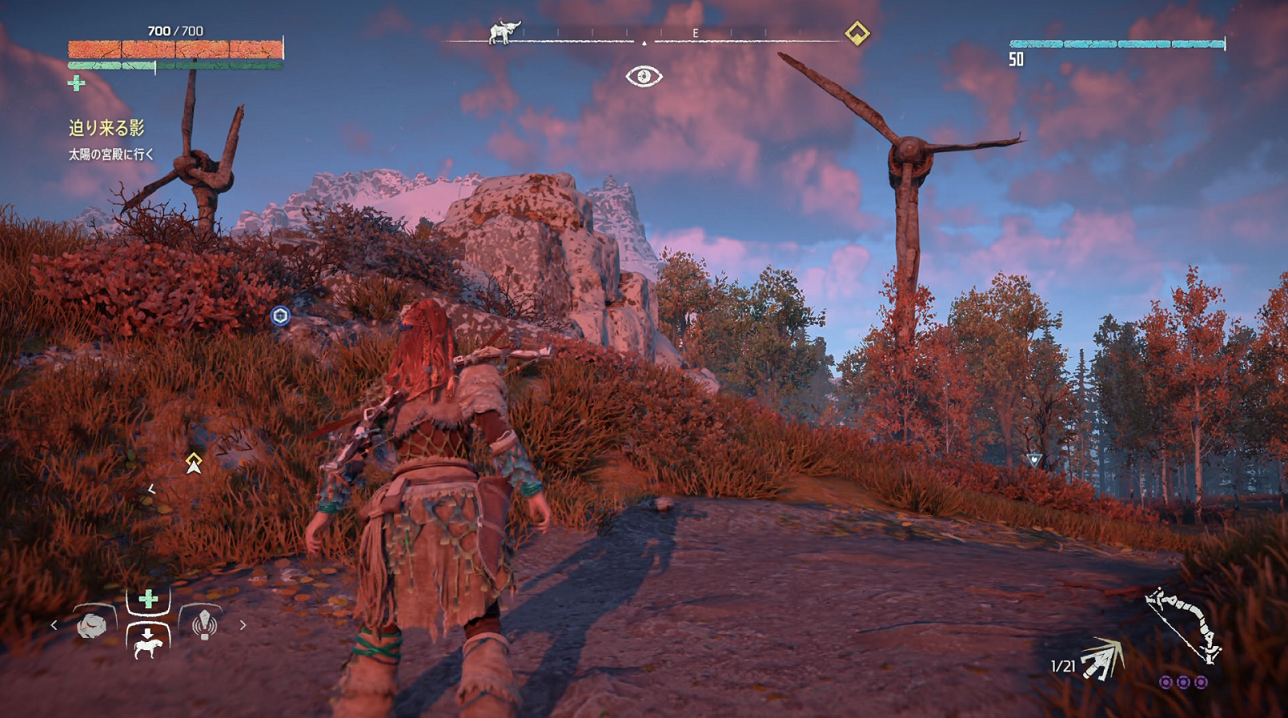
Task: Click the machine icon on the compass
Action: tap(505, 34)
